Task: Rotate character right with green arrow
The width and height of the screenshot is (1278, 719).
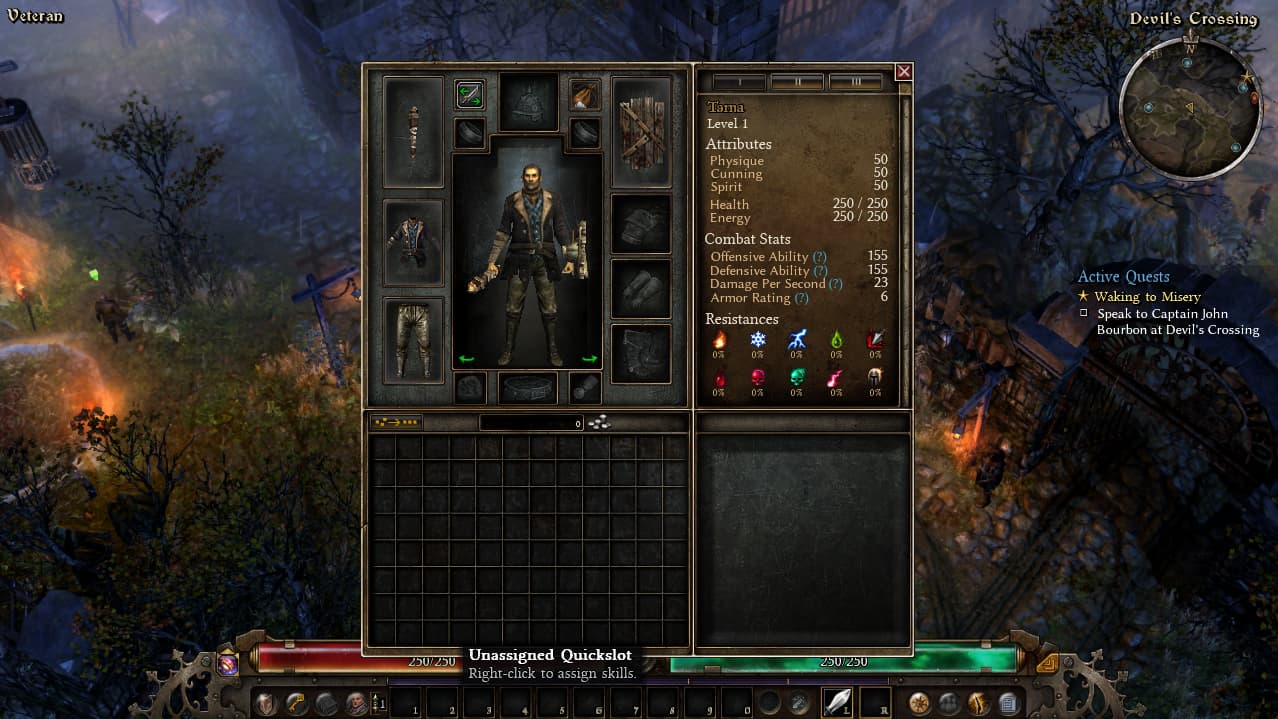Action: pyautogui.click(x=589, y=358)
